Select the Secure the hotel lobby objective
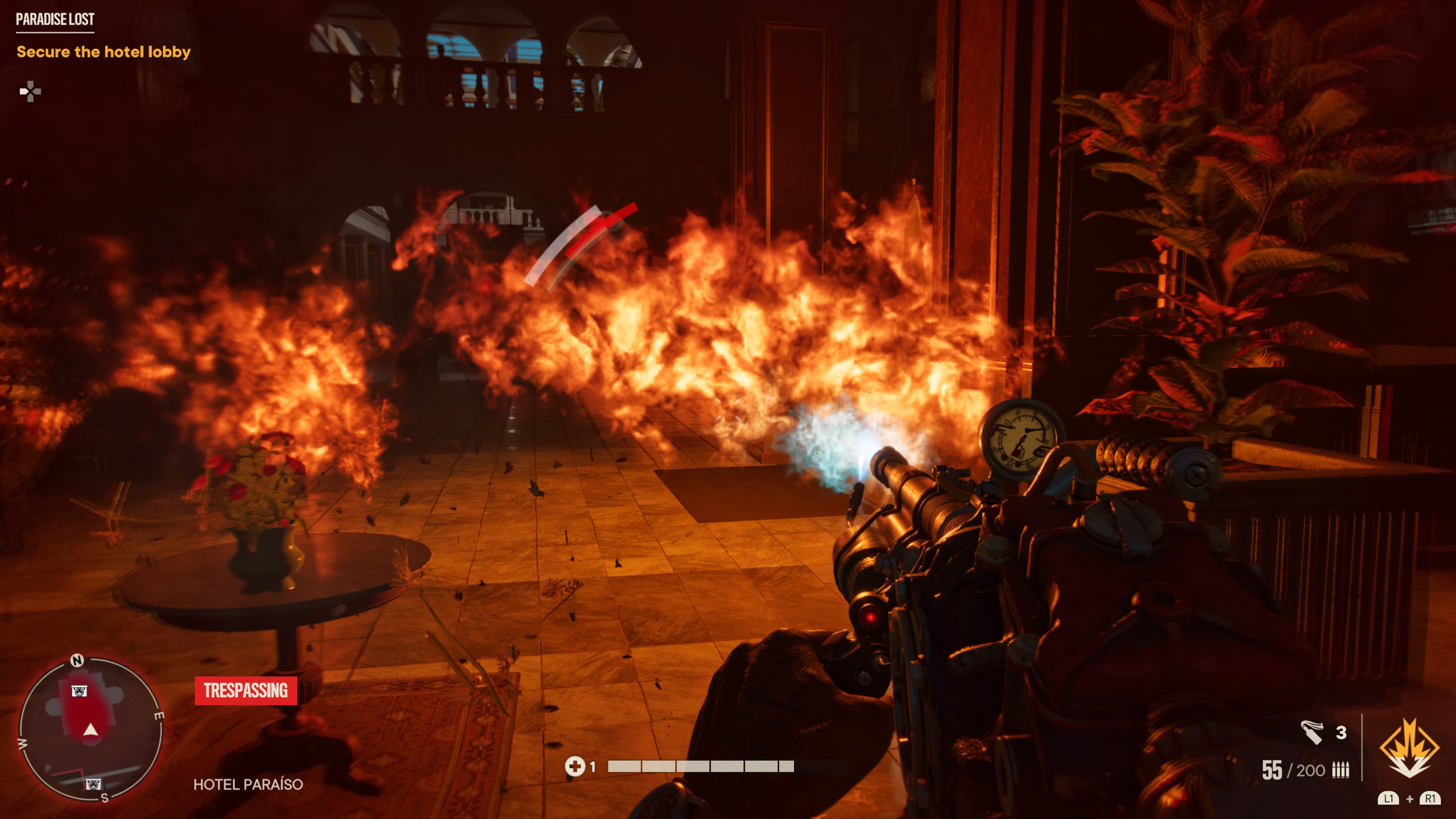Image resolution: width=1456 pixels, height=819 pixels. point(104,52)
